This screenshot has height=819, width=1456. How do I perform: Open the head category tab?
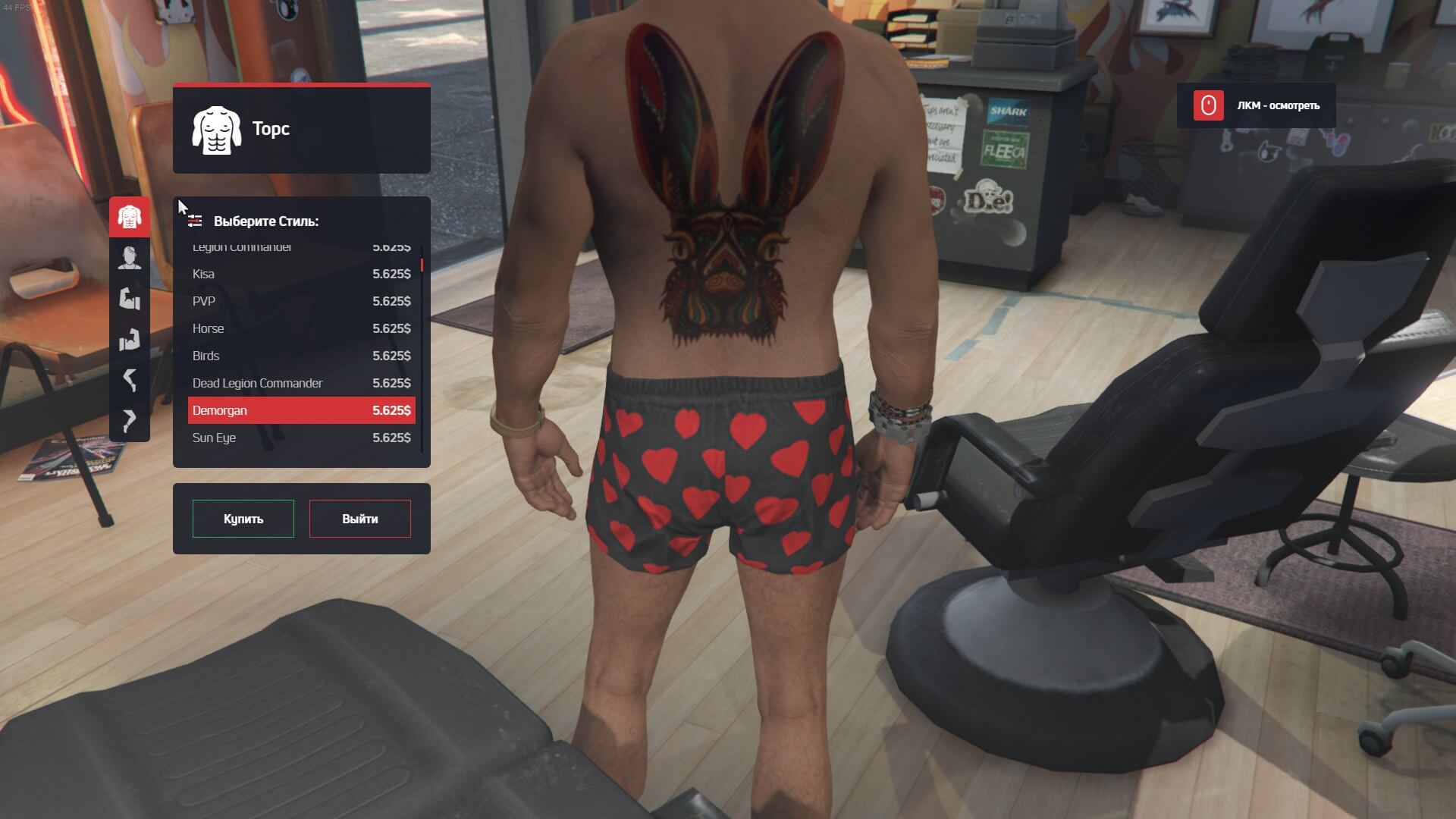click(x=130, y=258)
